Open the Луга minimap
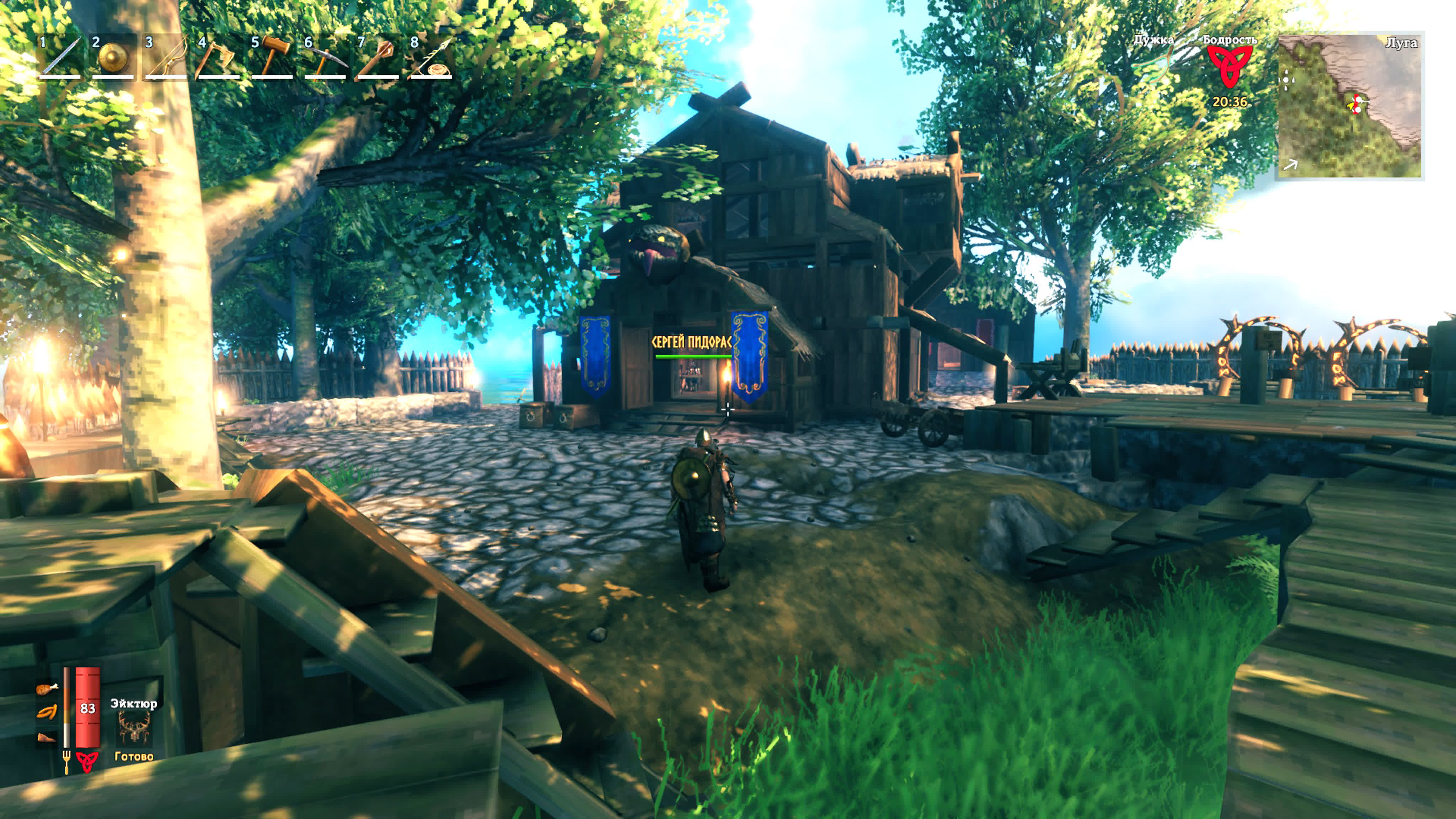This screenshot has height=819, width=1456. (1349, 106)
